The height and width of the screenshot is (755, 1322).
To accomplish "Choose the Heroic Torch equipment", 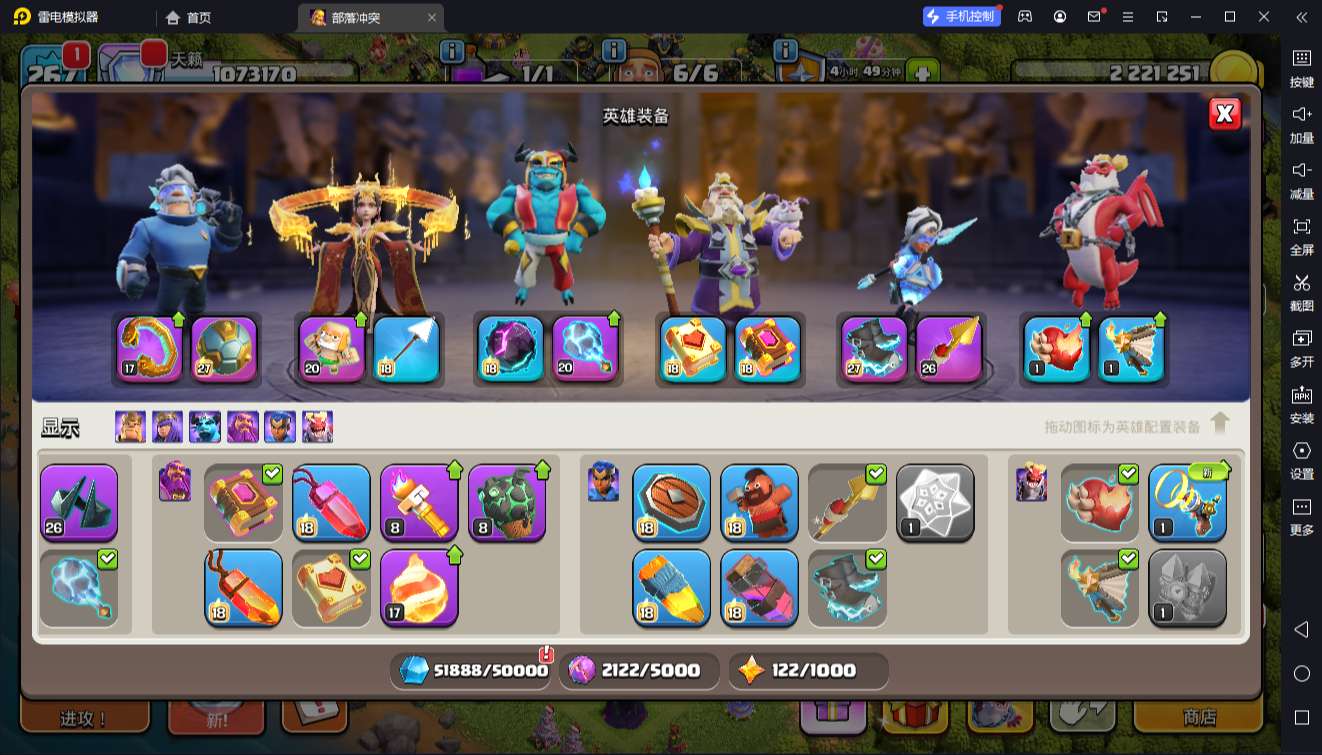I will (419, 502).
